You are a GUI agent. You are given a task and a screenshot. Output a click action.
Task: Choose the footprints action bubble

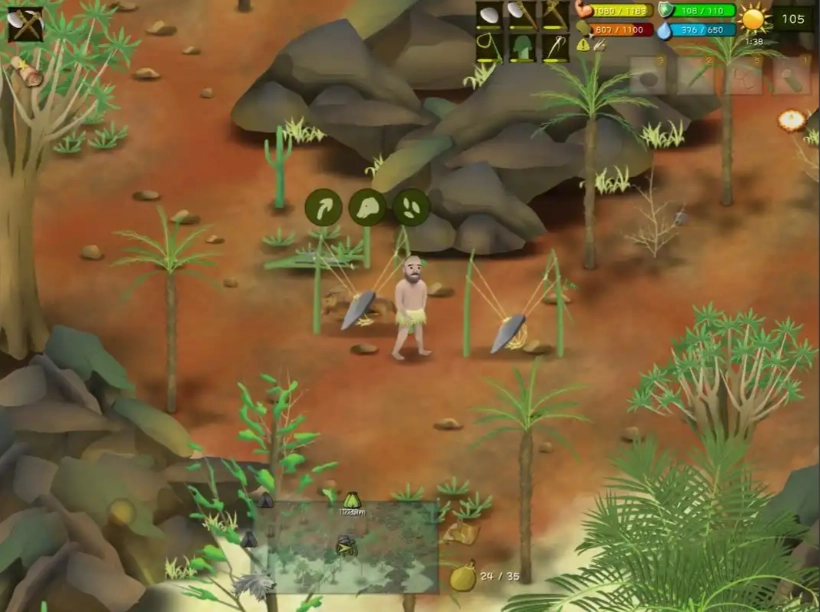pos(411,207)
